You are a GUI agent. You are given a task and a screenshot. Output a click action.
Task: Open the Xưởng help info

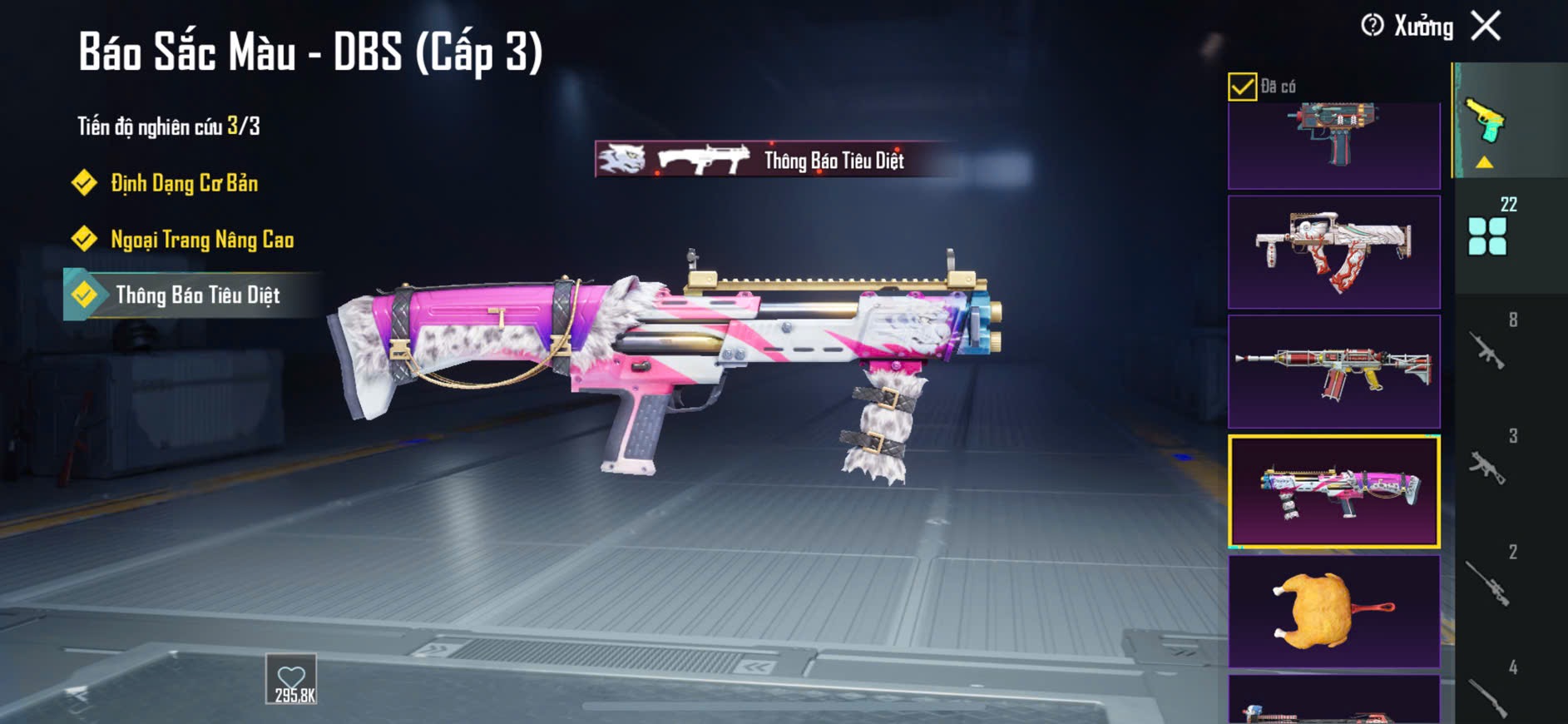(x=1373, y=26)
